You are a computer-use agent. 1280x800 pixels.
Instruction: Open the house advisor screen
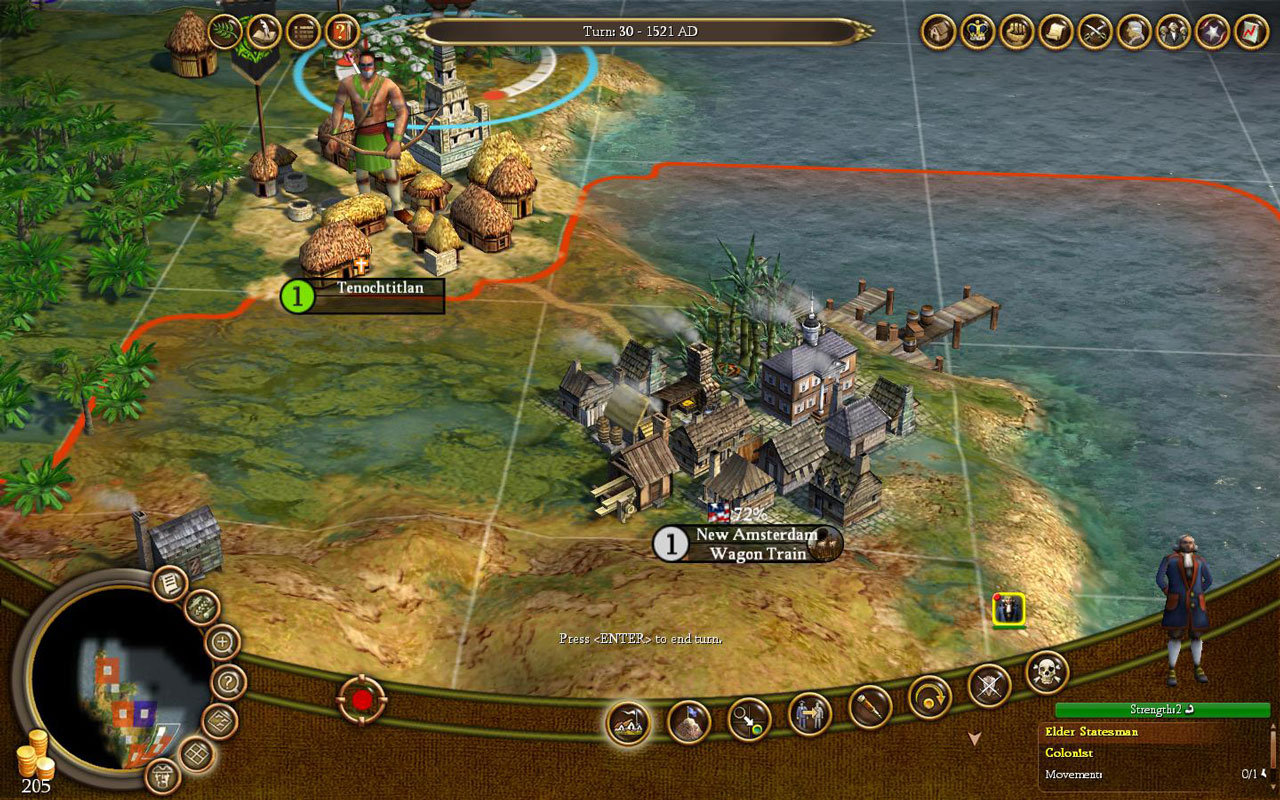938,32
